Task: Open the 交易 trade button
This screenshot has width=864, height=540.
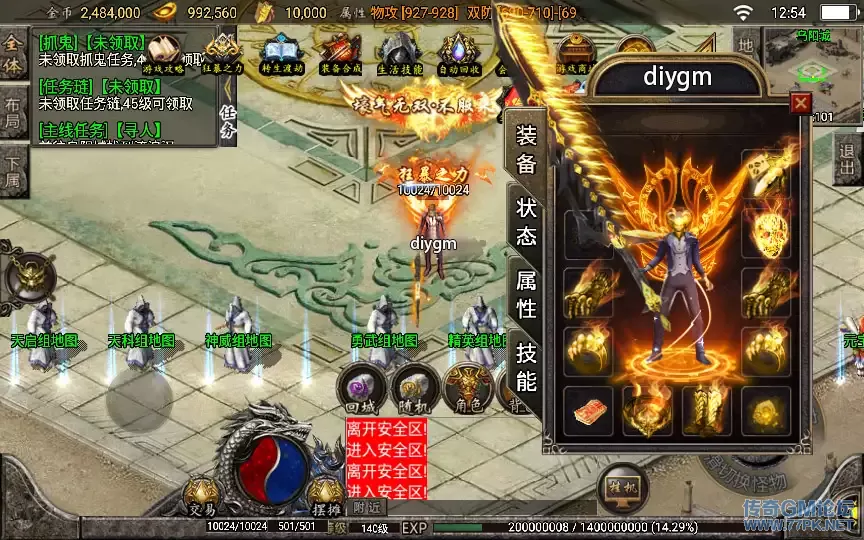Action: tap(201, 494)
